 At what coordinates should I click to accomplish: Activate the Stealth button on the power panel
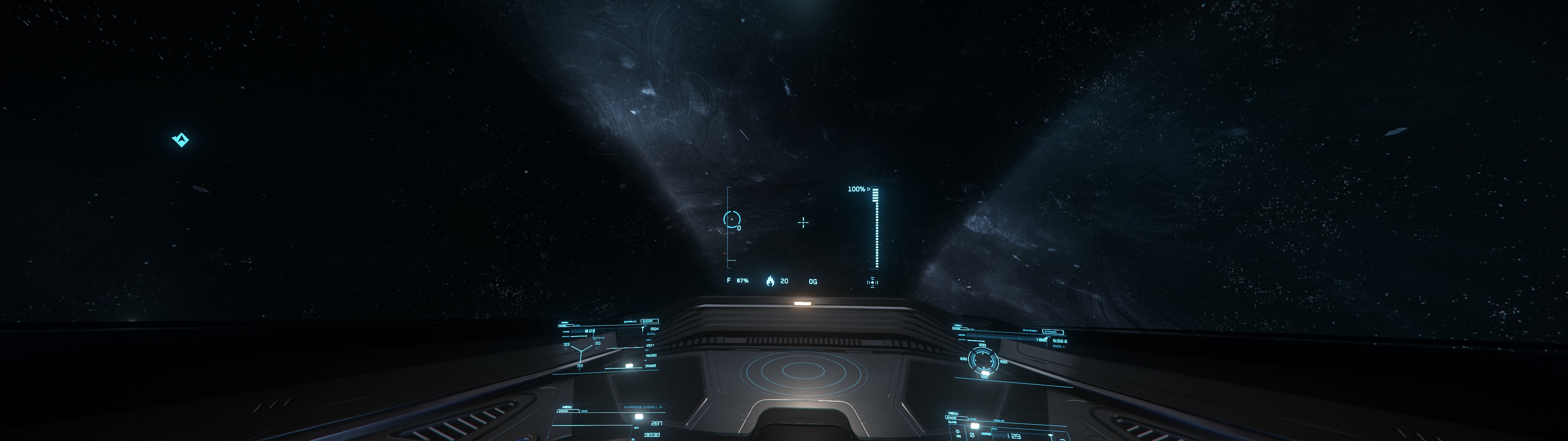pyautogui.click(x=630, y=322)
